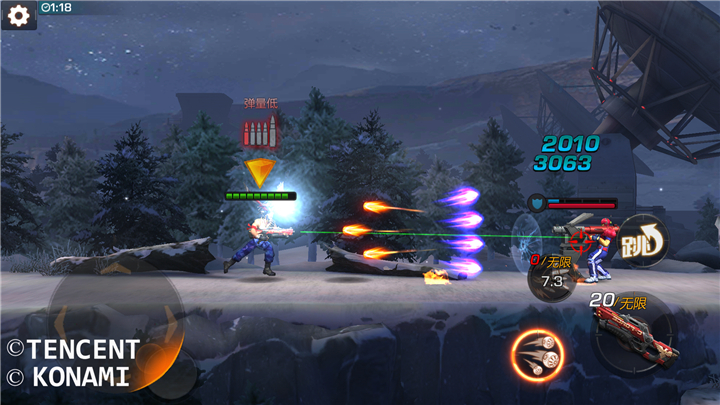Tap the right arrow on the movement pad
Image resolution: width=720 pixels, height=405 pixels.
coord(170,322)
